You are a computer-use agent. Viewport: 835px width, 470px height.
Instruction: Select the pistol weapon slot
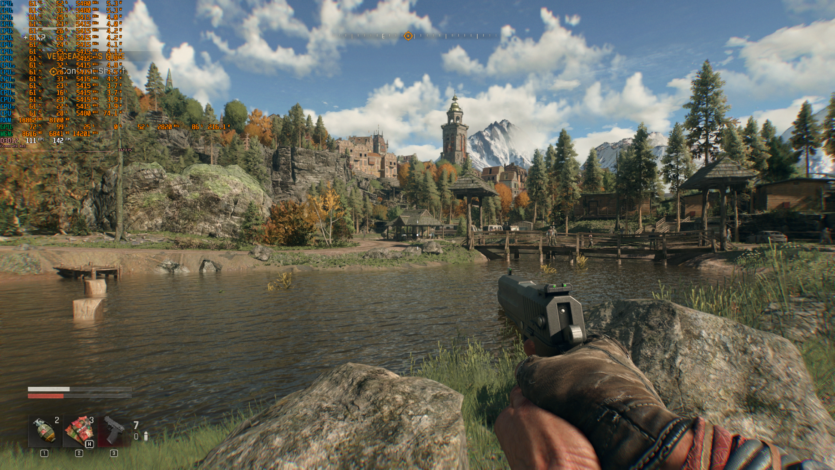tap(114, 431)
